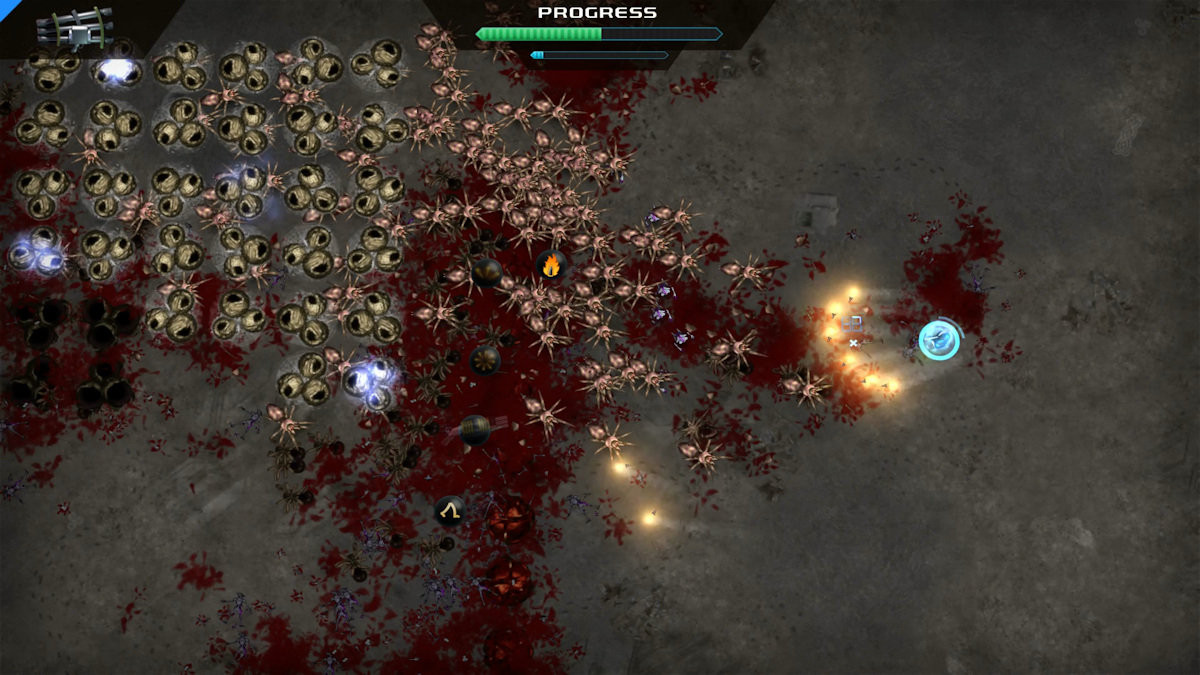
Task: Click the equipped multi-barrel gun weapon icon
Action: tap(74, 28)
